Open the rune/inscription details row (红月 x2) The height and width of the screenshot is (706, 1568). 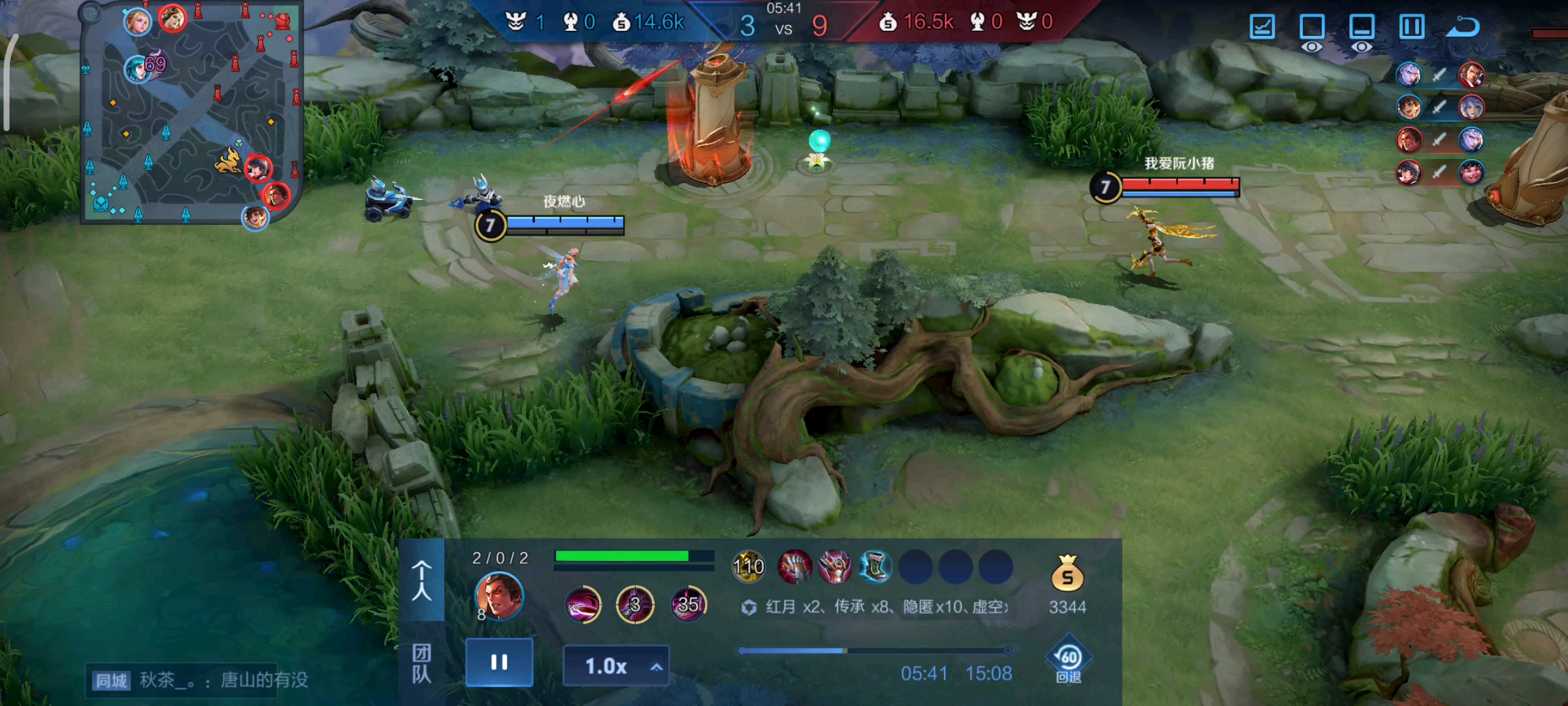click(875, 607)
